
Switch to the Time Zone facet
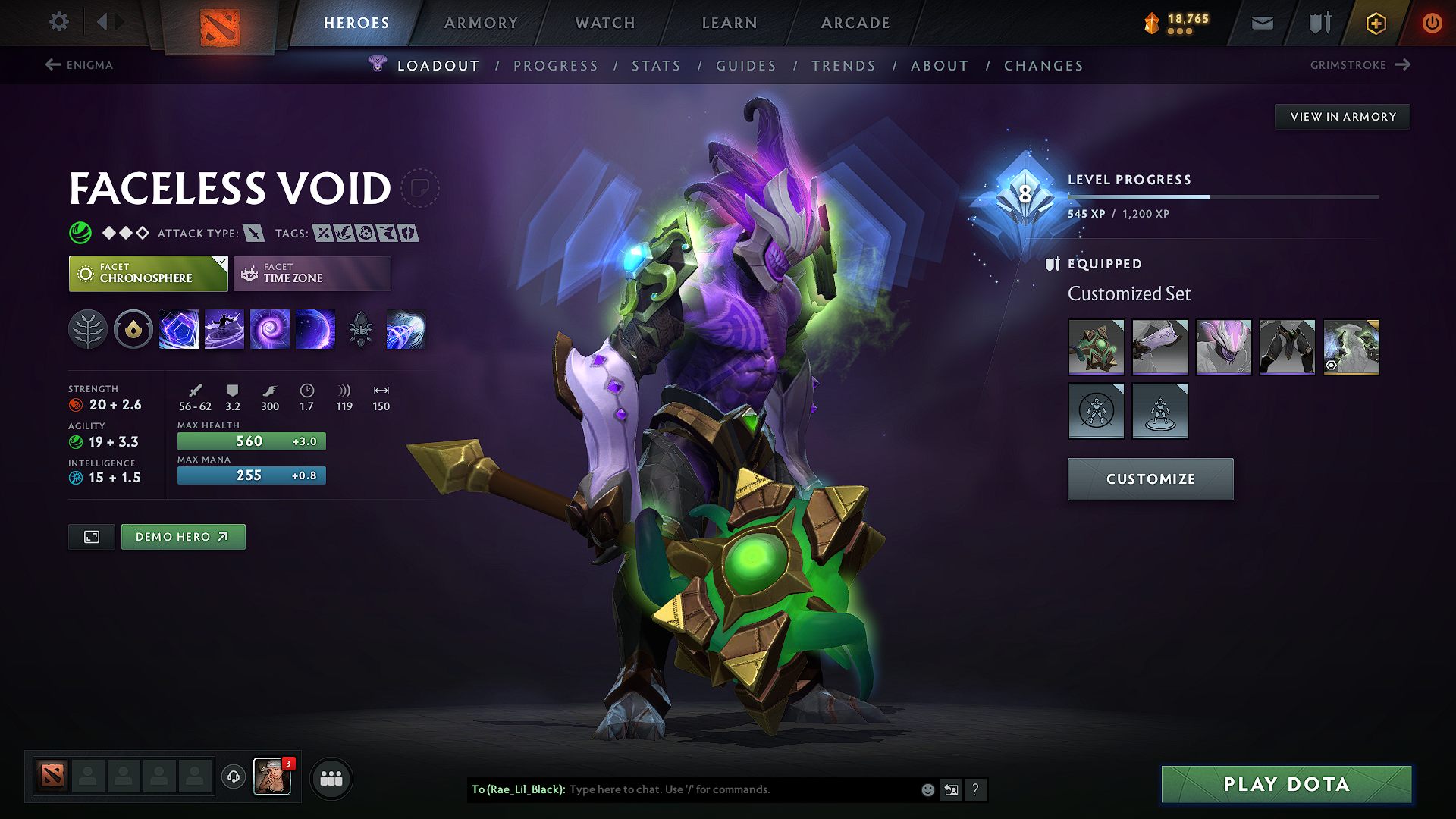coord(312,273)
